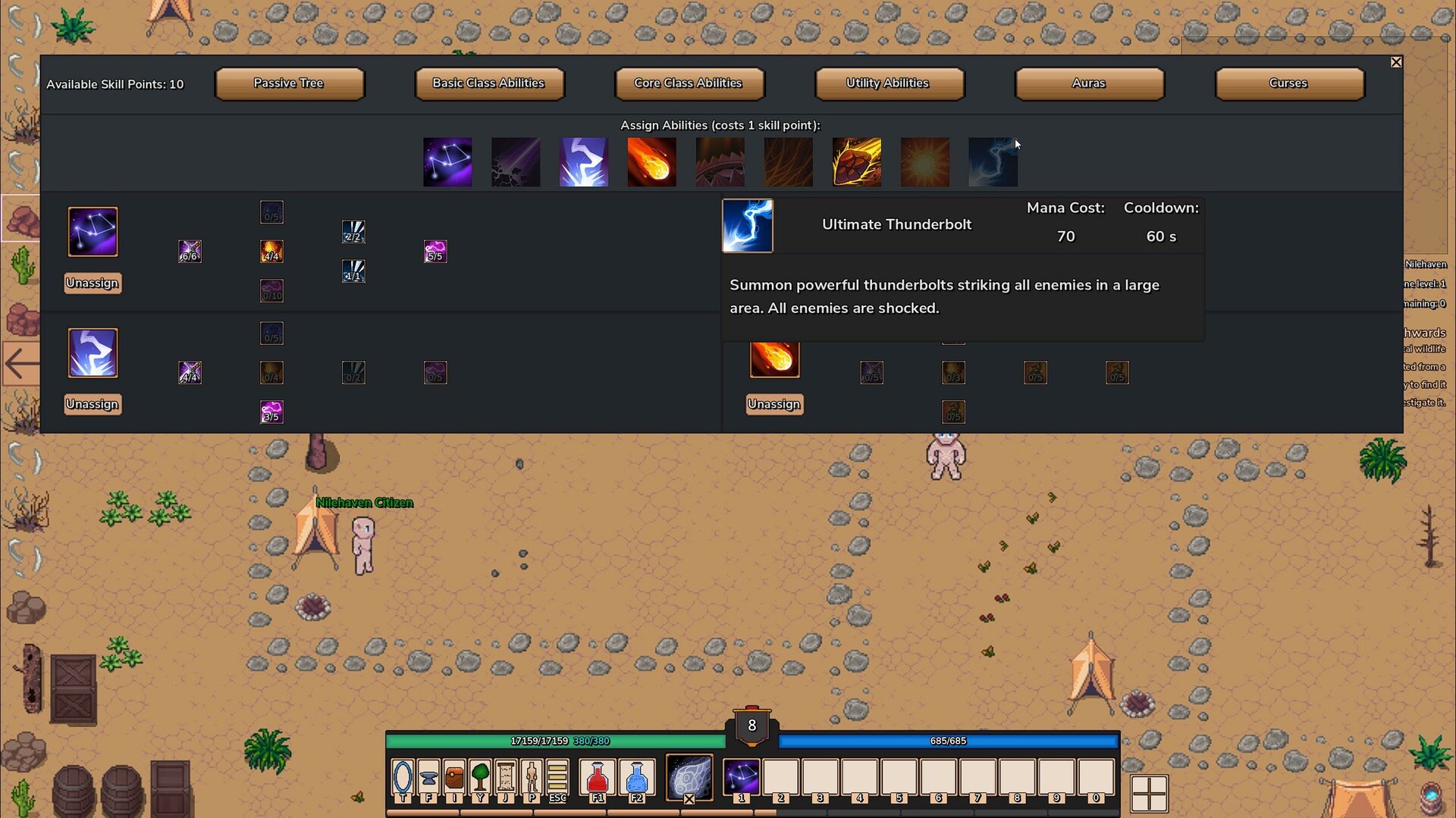Select the fireball ability in the assign row
Image resolution: width=1456 pixels, height=818 pixels.
tap(651, 161)
